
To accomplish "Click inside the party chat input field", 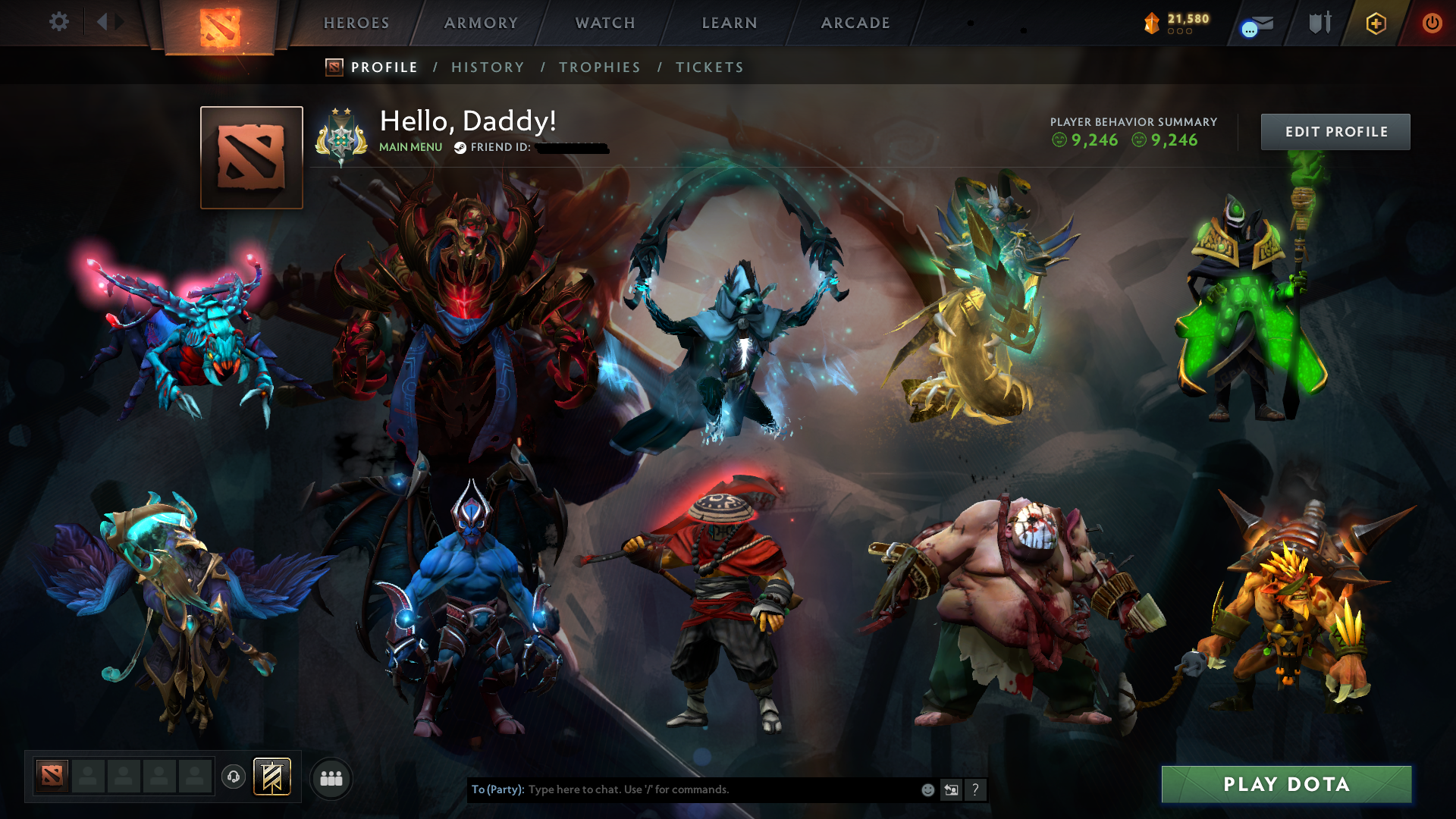I will (x=720, y=789).
